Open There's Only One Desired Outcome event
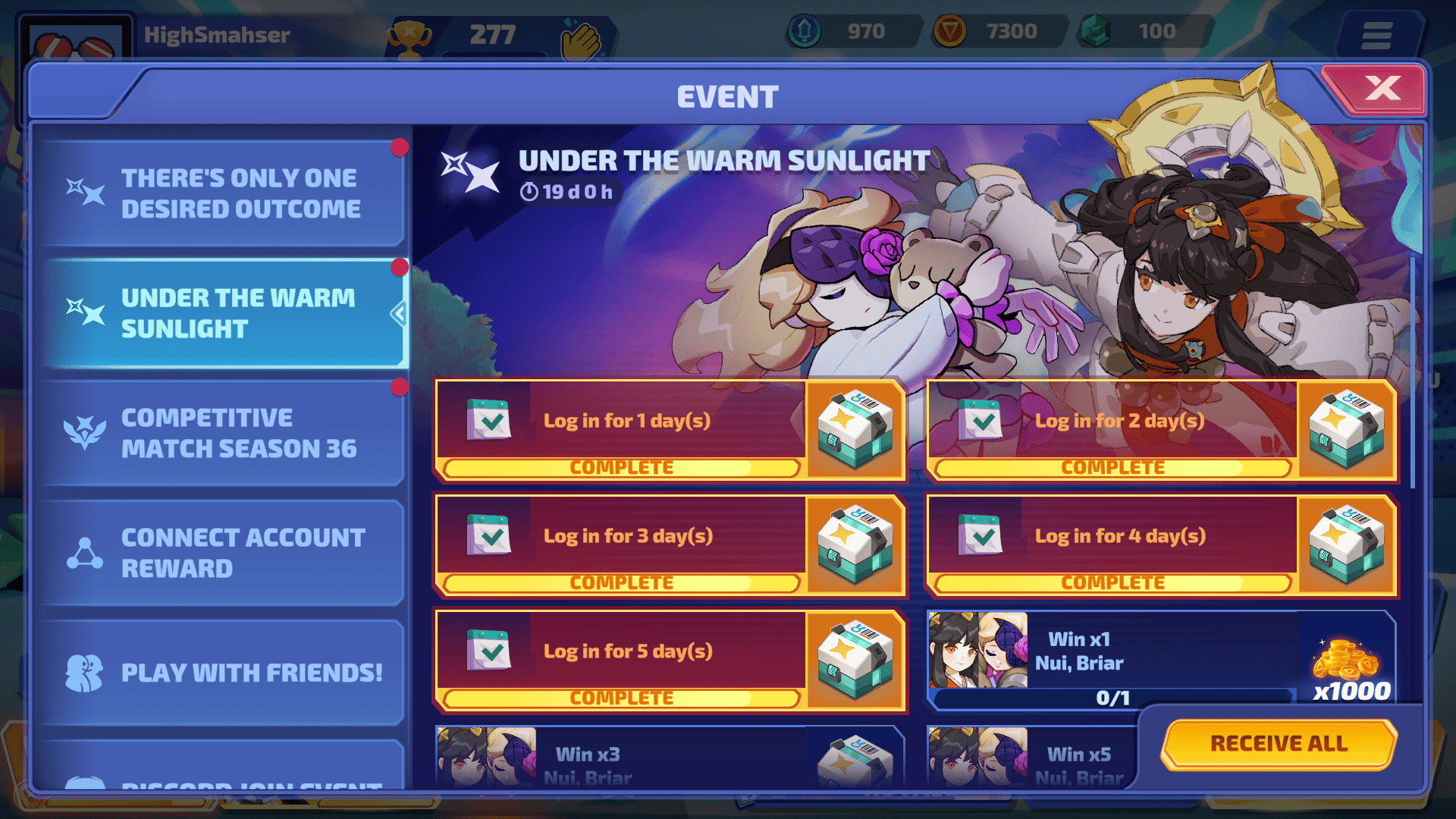Viewport: 1456px width, 819px height. (x=223, y=193)
